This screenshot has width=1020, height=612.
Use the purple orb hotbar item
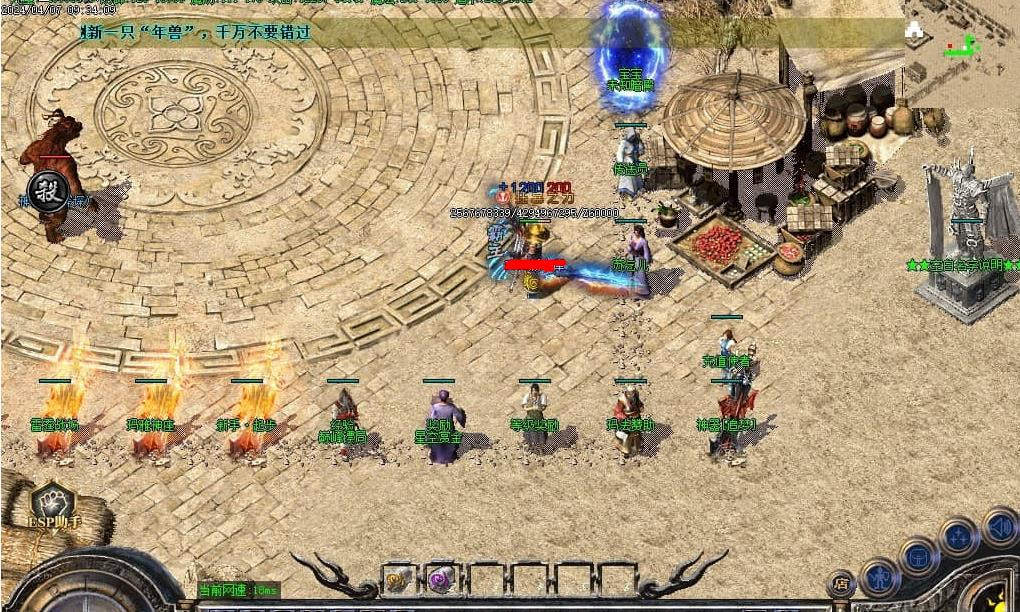click(x=440, y=579)
